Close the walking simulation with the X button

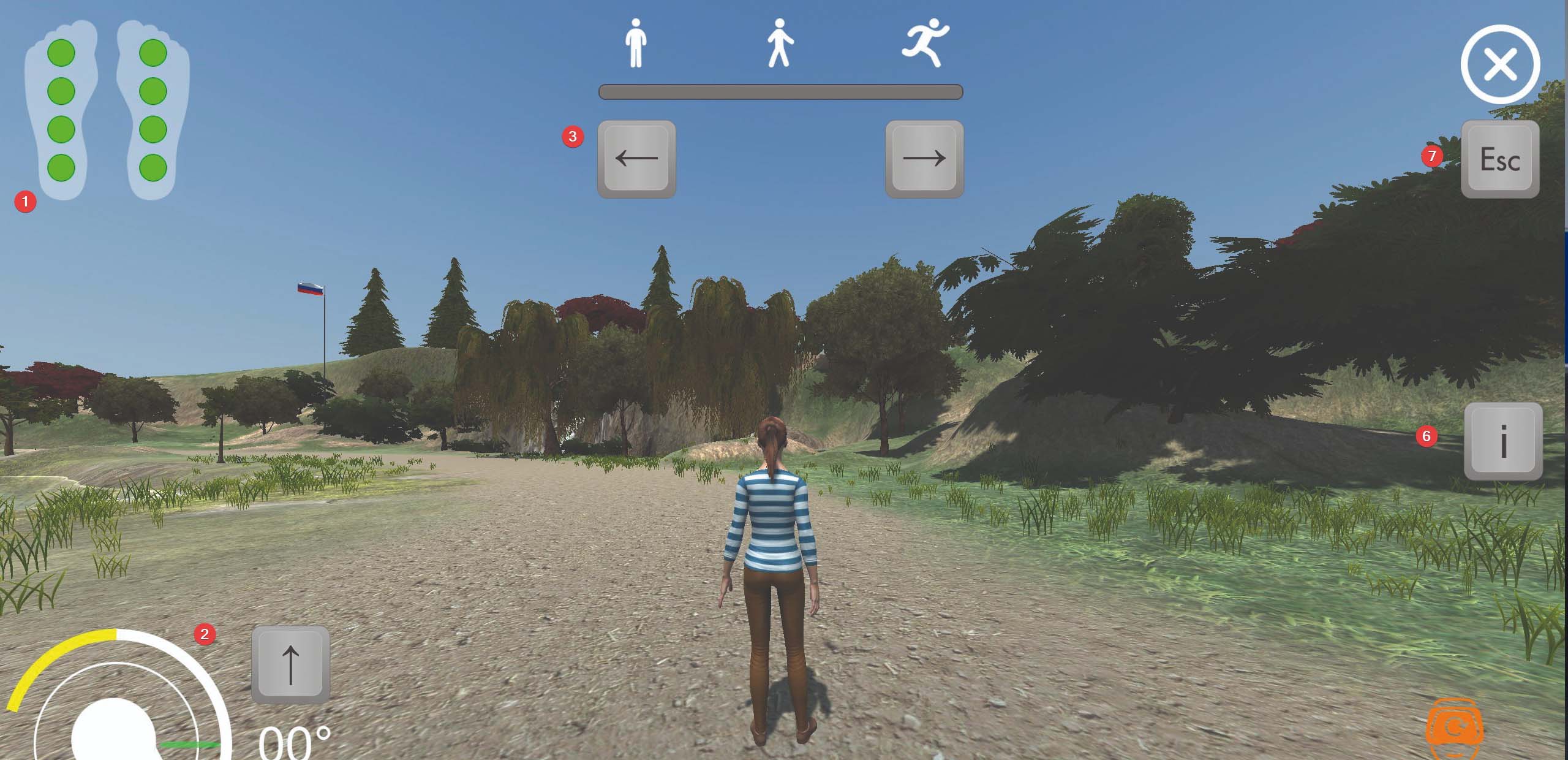[x=1500, y=64]
